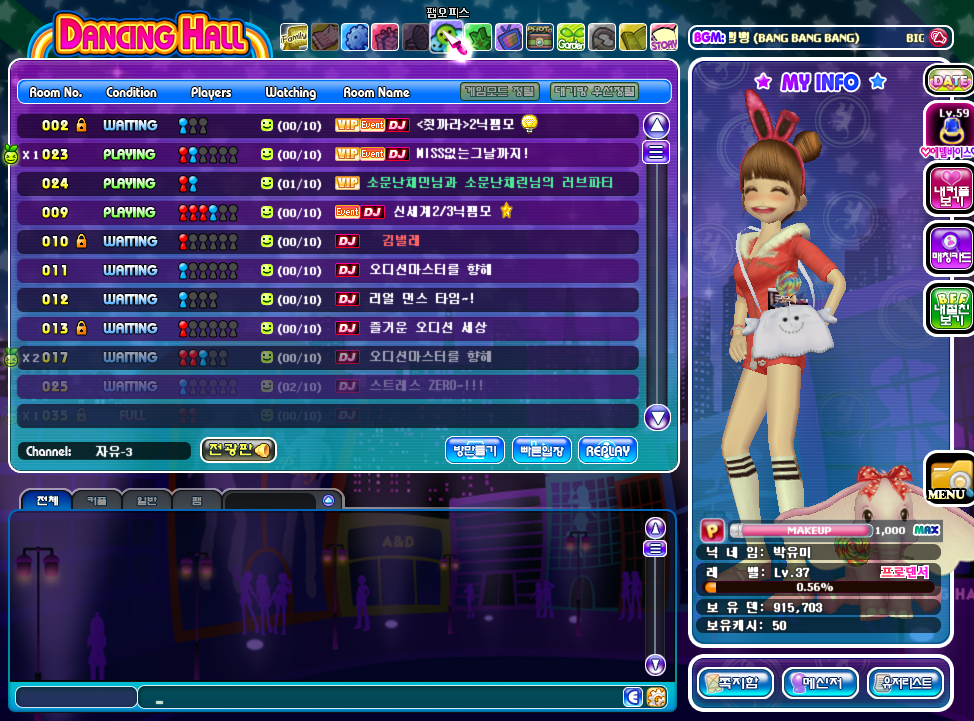Open the 전광판 billboard button
The image size is (974, 721).
point(238,451)
